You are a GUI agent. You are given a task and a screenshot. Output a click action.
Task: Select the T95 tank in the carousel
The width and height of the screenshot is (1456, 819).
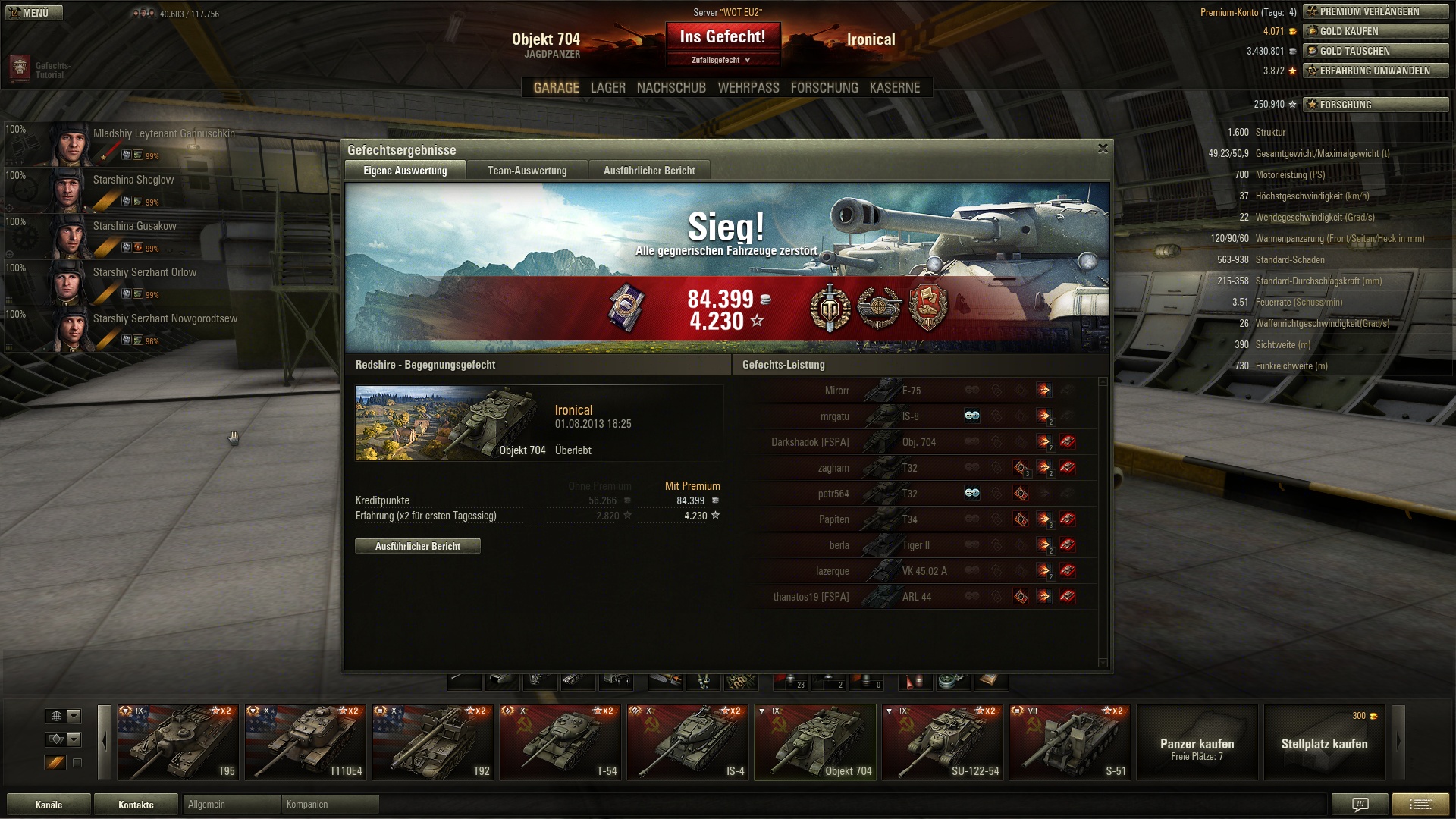(177, 742)
